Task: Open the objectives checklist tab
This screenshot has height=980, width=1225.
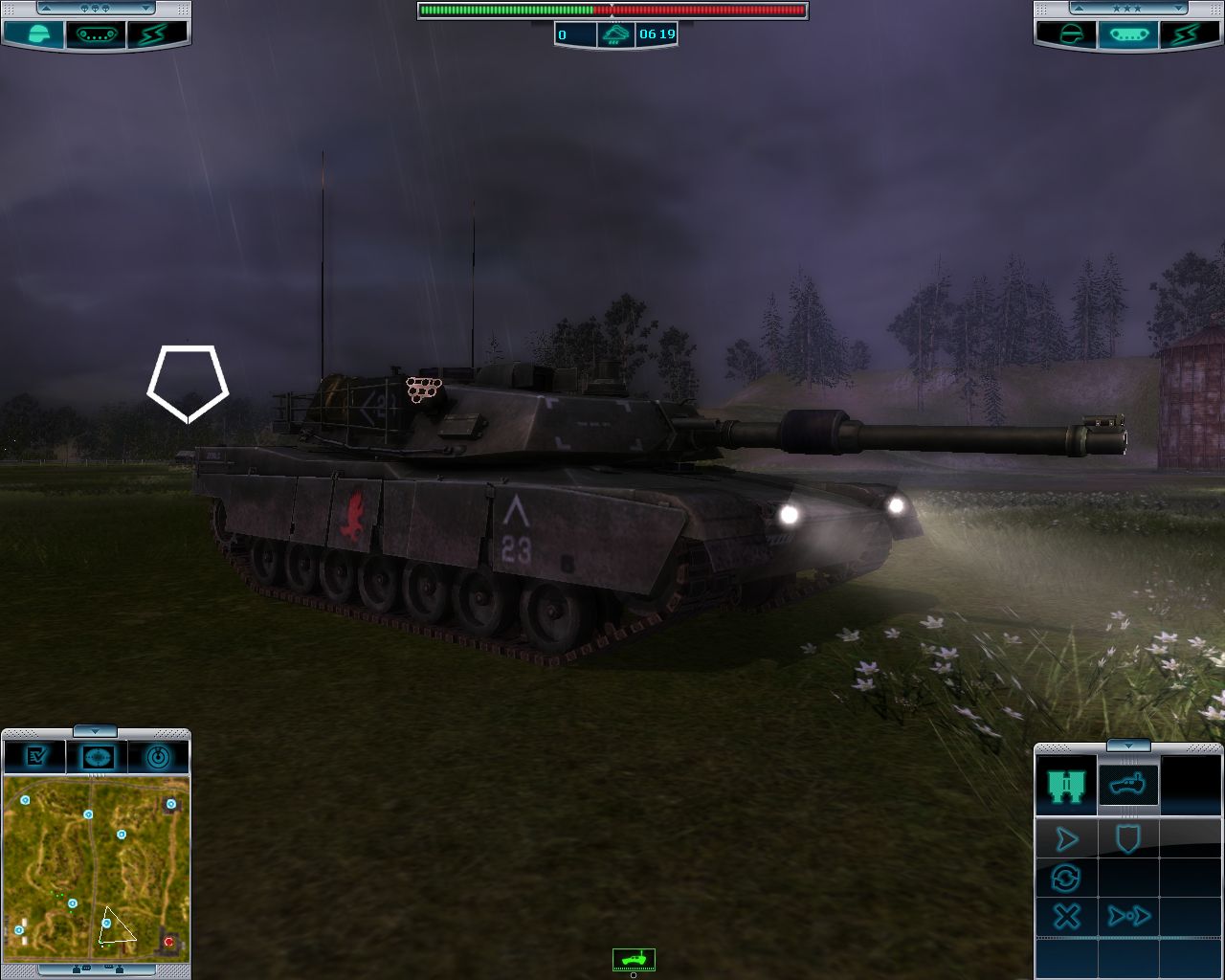Action: pos(35,757)
